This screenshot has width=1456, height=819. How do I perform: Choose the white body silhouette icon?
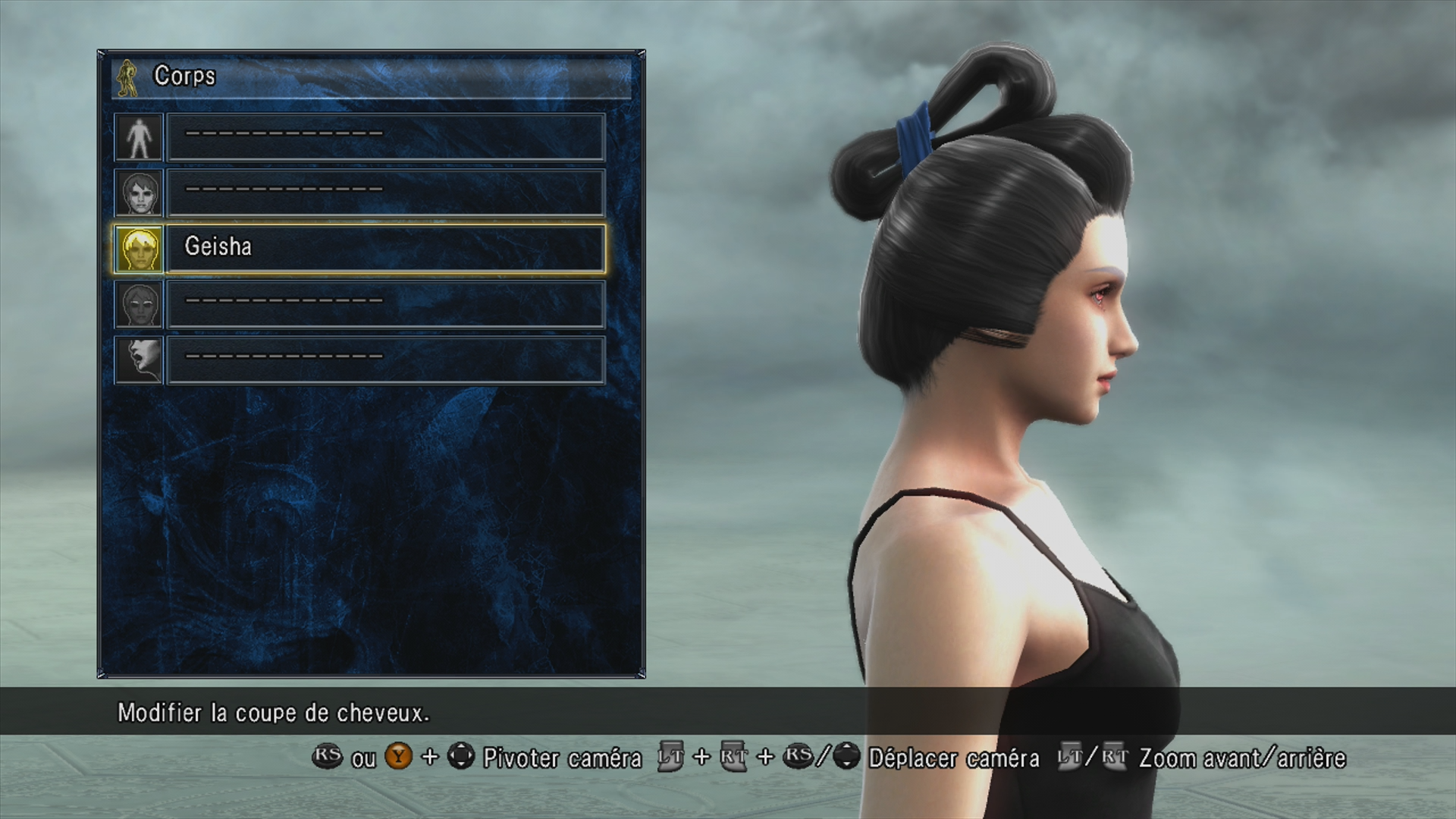(139, 137)
